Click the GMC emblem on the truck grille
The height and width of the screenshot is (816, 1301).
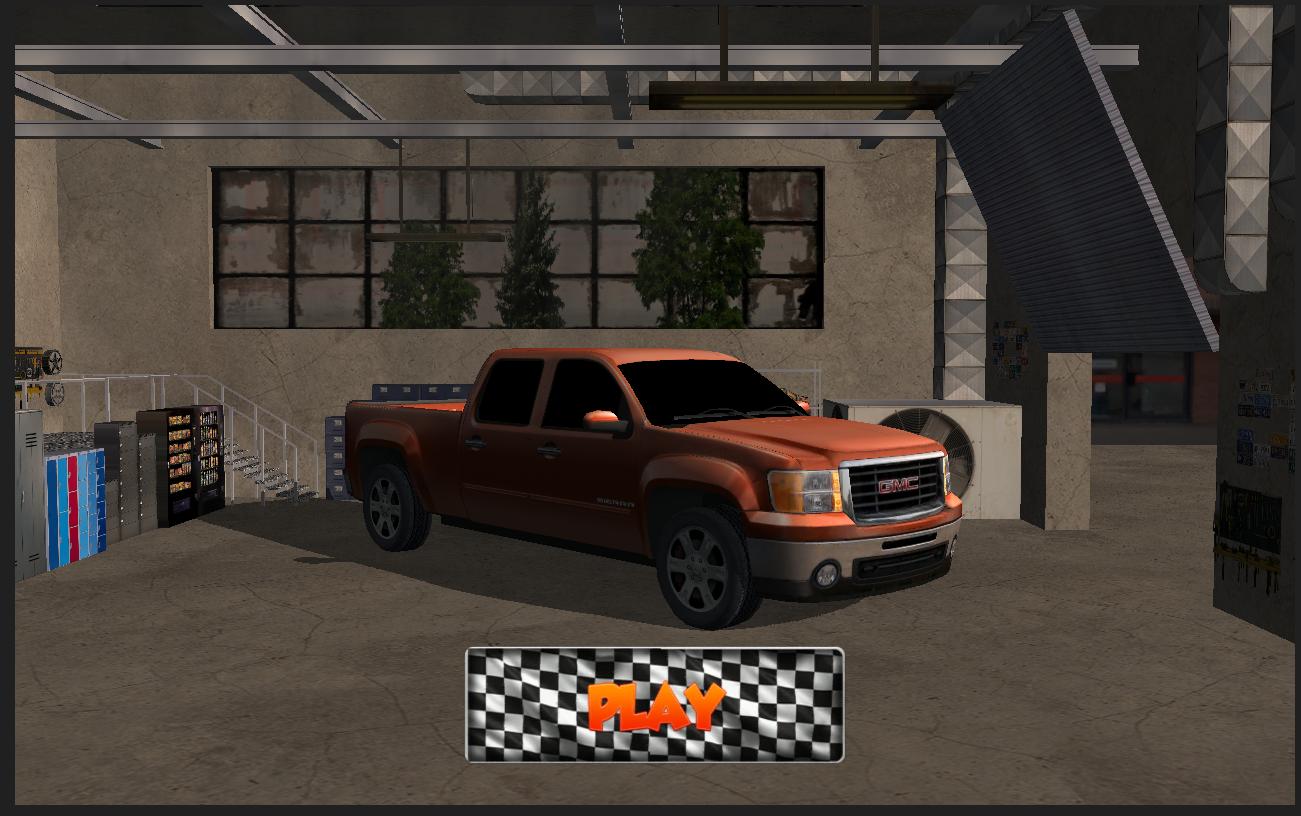pos(898,483)
